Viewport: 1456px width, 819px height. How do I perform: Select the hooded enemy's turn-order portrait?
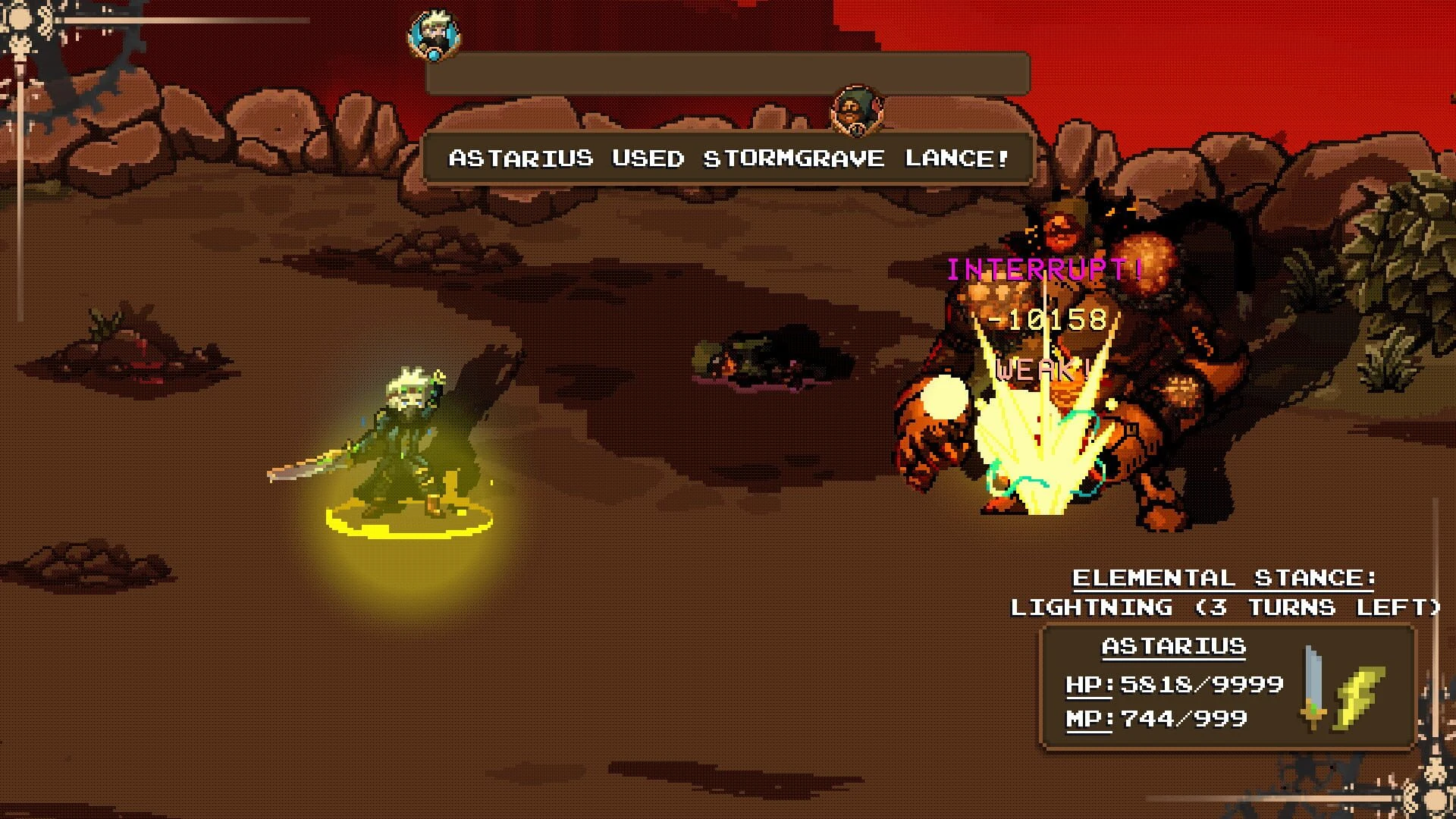857,111
